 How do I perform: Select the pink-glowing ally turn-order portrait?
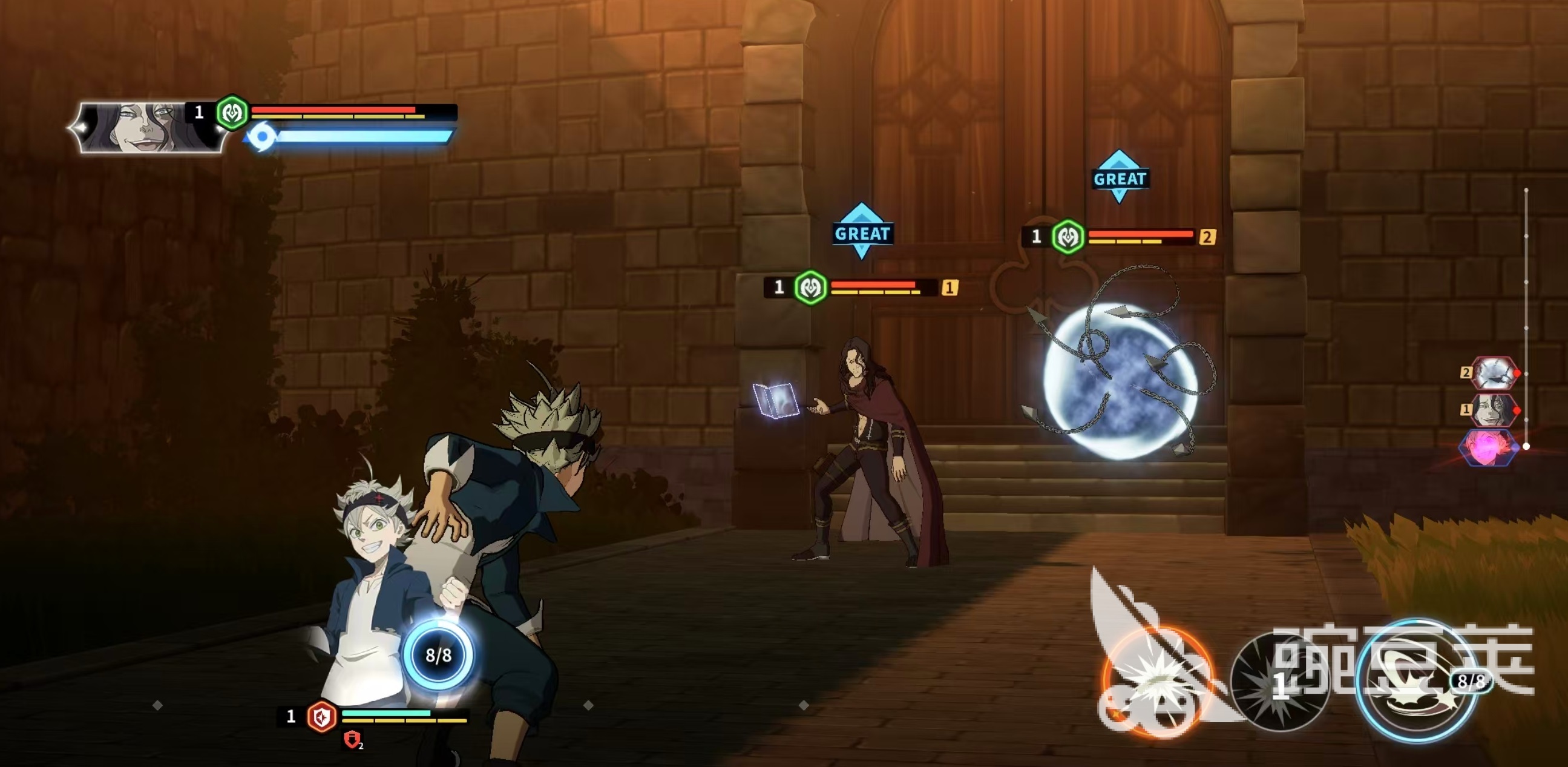[x=1488, y=448]
